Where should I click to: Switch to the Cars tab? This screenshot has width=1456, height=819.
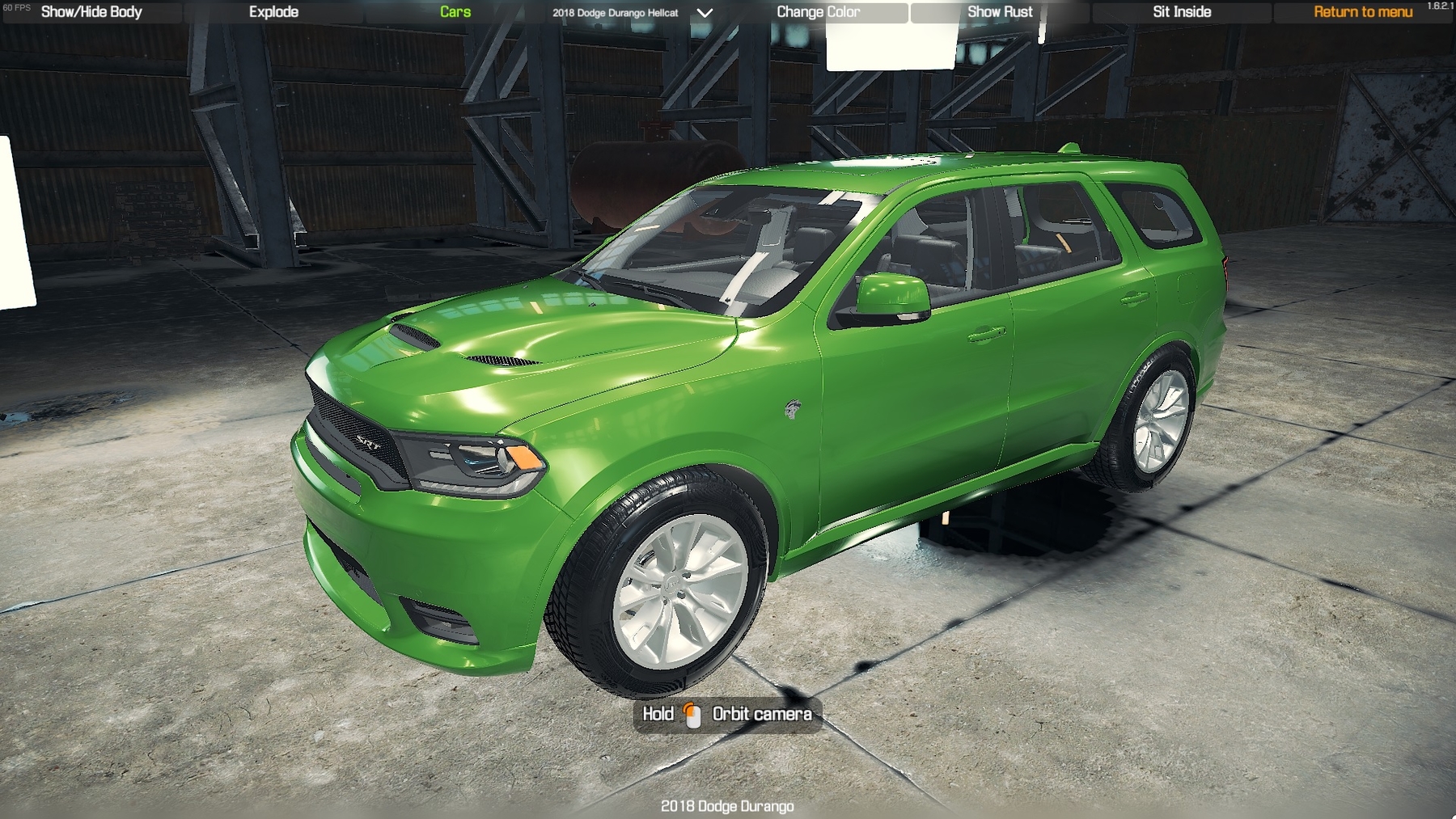coord(455,11)
